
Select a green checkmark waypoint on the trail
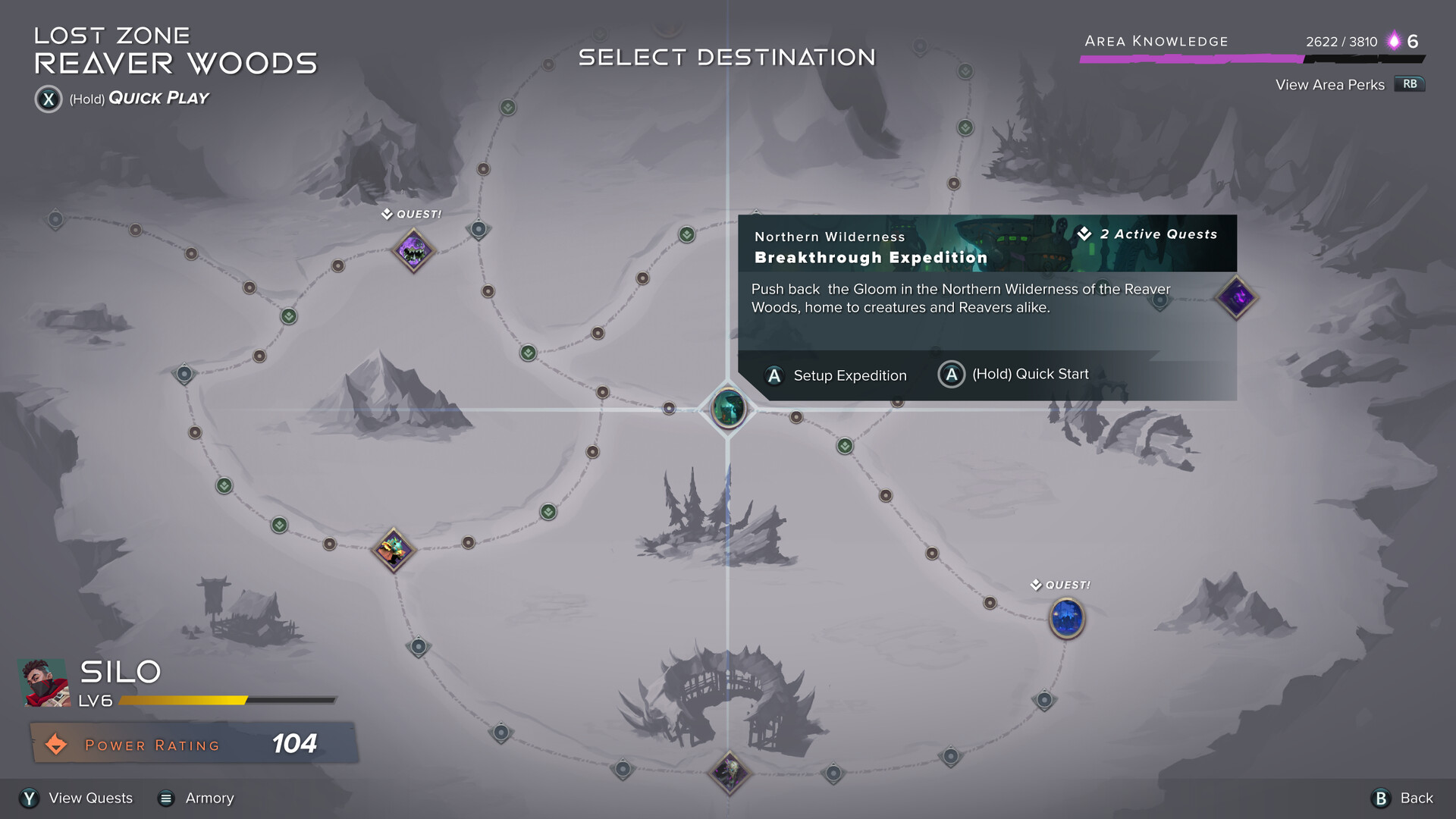pos(527,353)
